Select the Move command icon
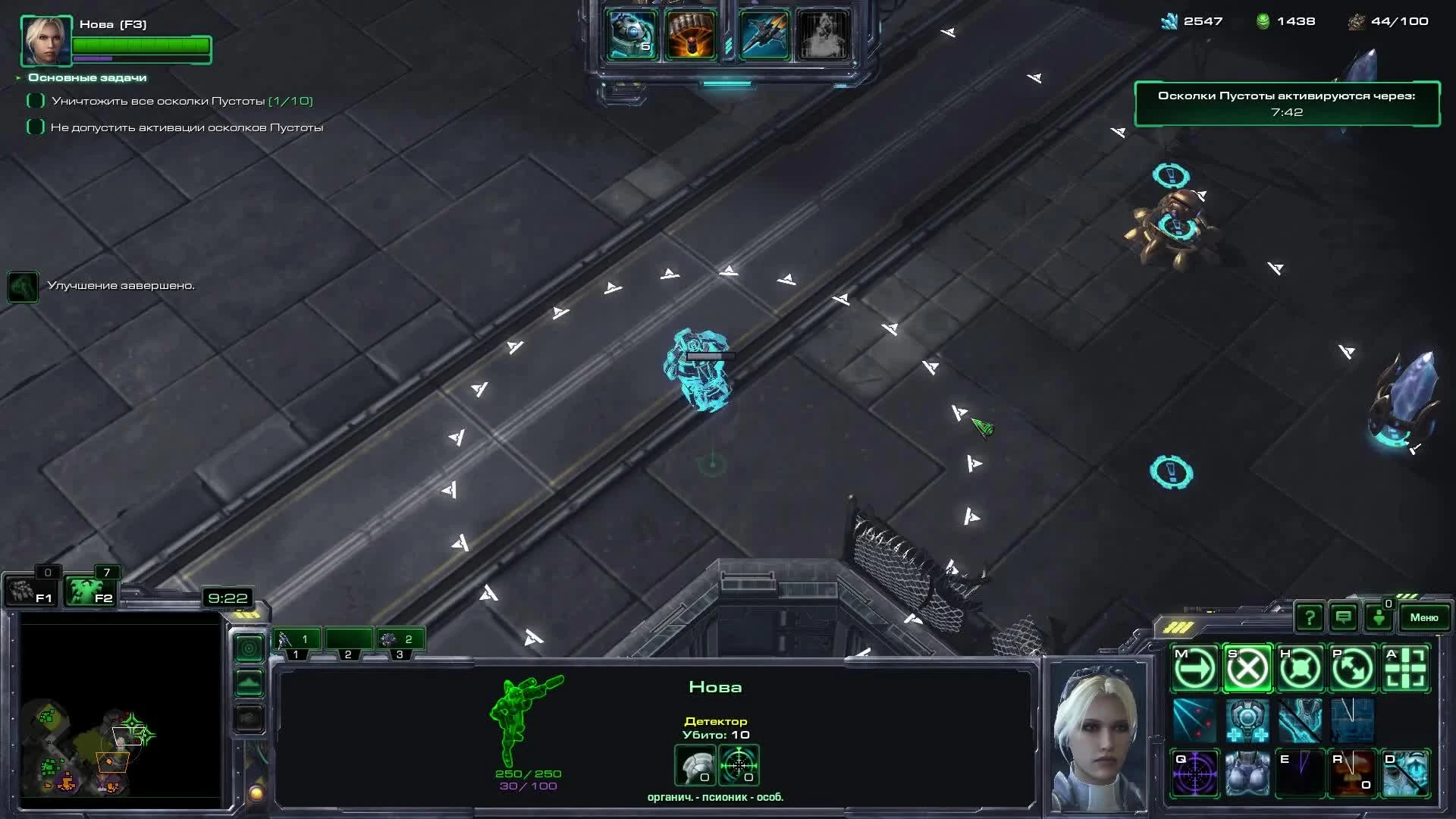This screenshot has height=819, width=1456. 1194,668
